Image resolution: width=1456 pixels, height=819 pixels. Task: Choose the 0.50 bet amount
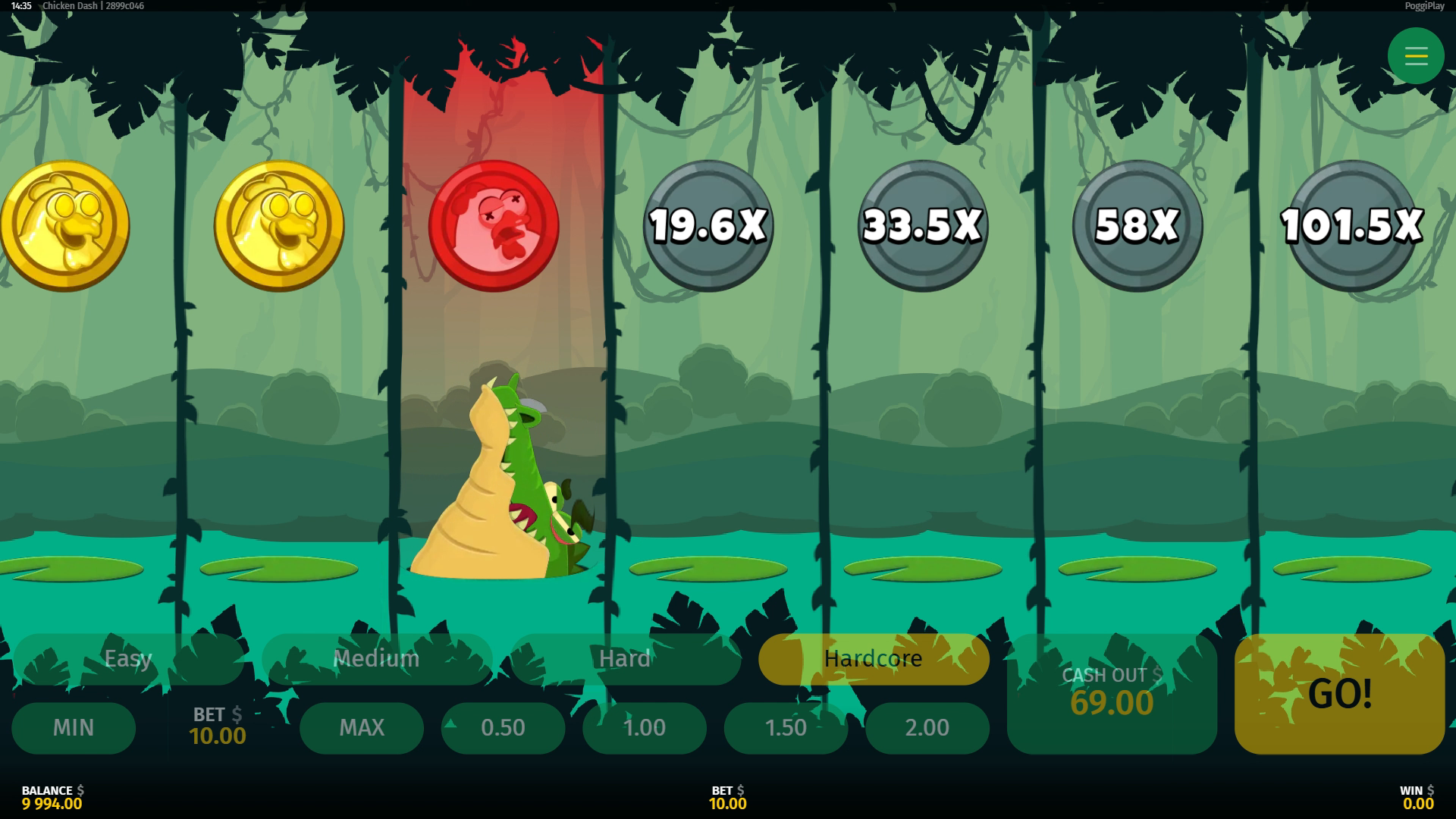click(x=503, y=727)
